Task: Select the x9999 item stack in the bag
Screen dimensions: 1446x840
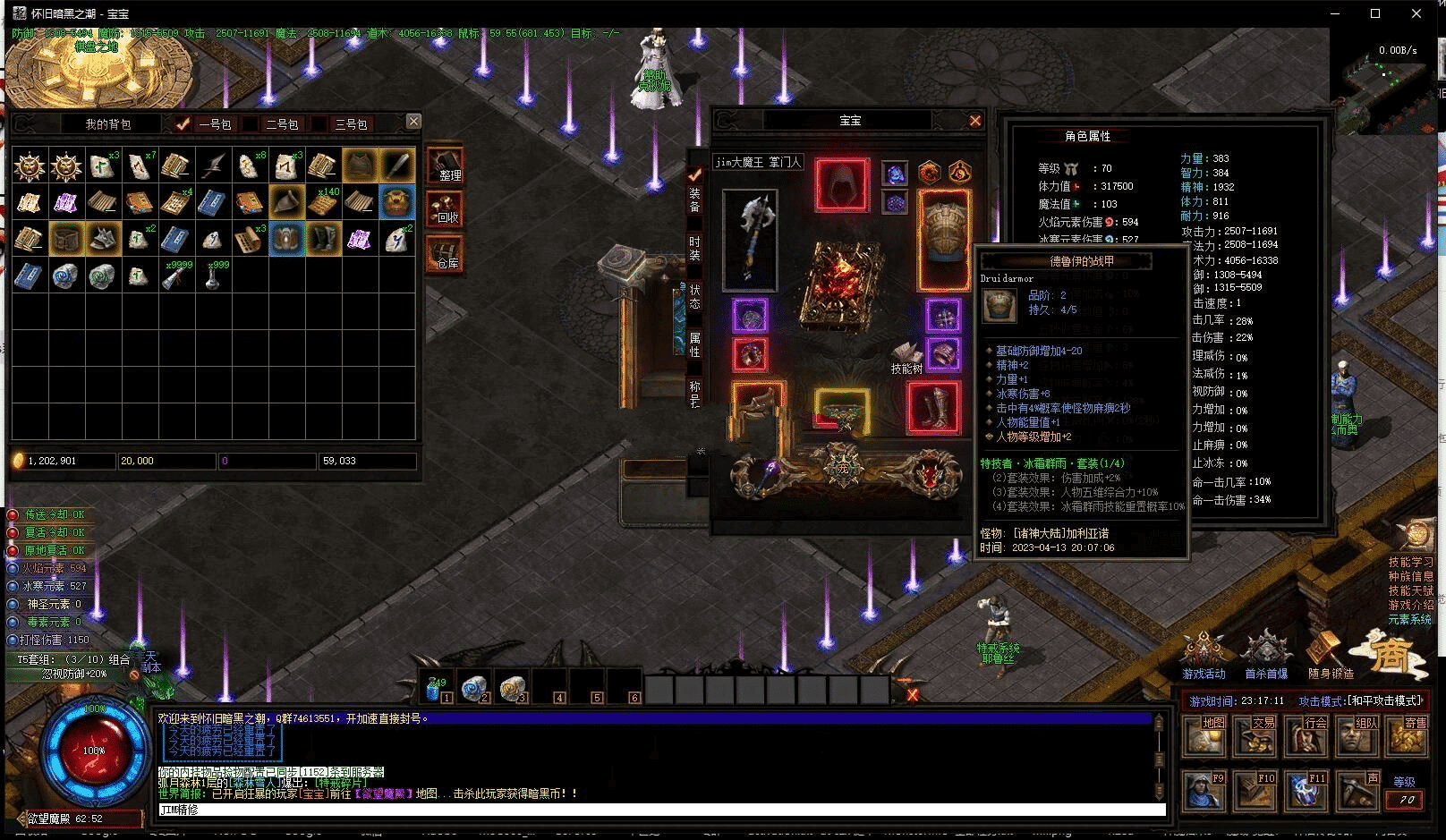Action: coord(176,276)
